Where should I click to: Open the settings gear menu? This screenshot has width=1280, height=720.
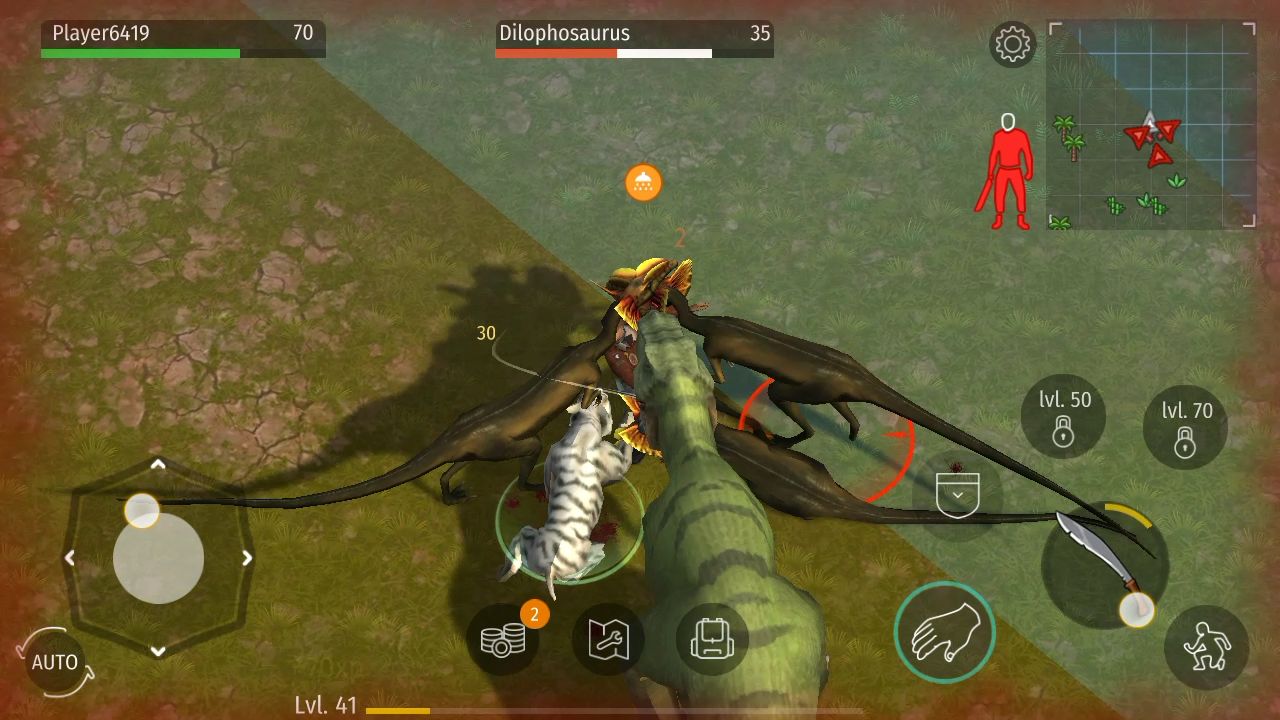[1012, 45]
